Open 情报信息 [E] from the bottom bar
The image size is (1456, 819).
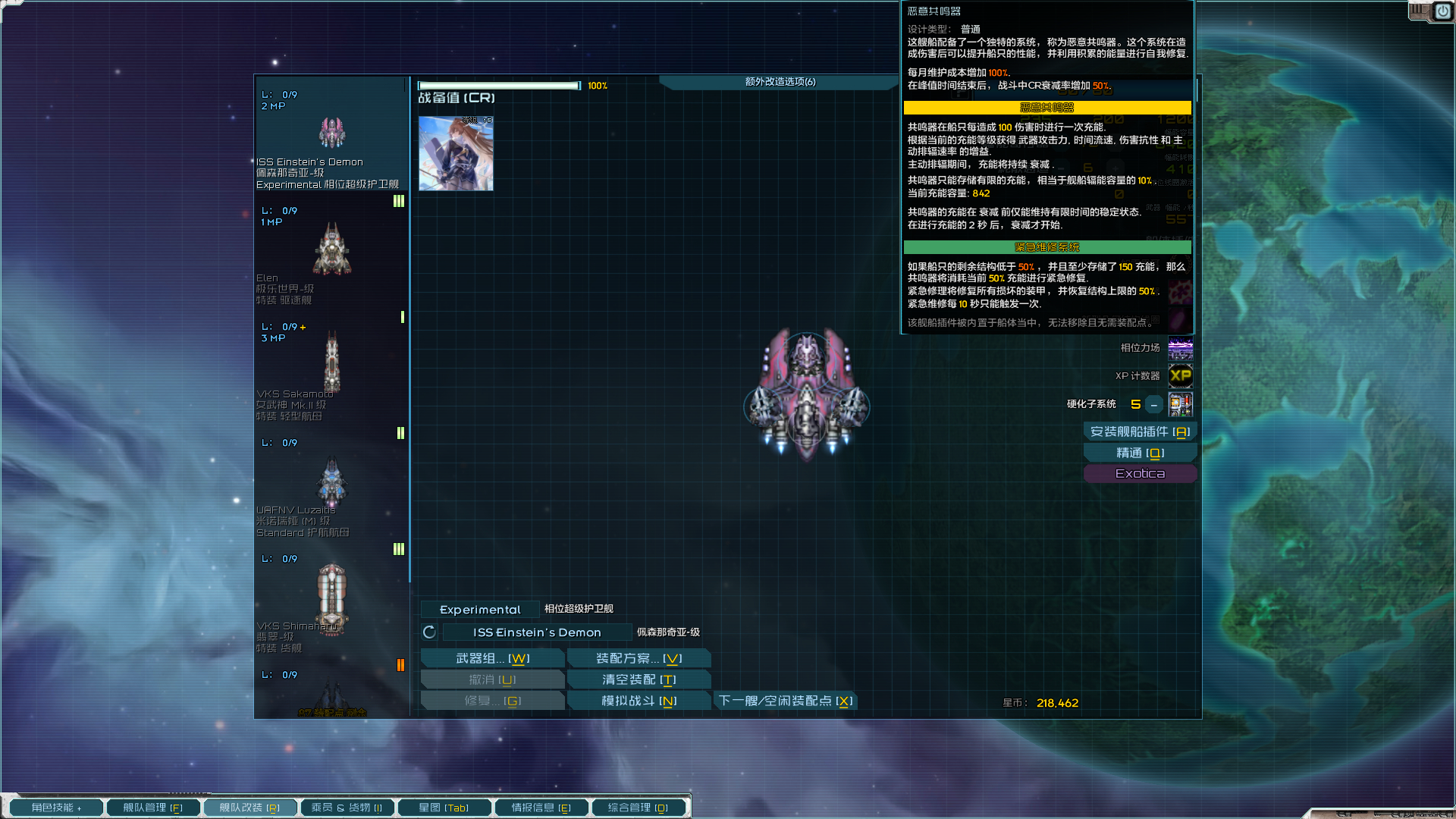pyautogui.click(x=541, y=807)
